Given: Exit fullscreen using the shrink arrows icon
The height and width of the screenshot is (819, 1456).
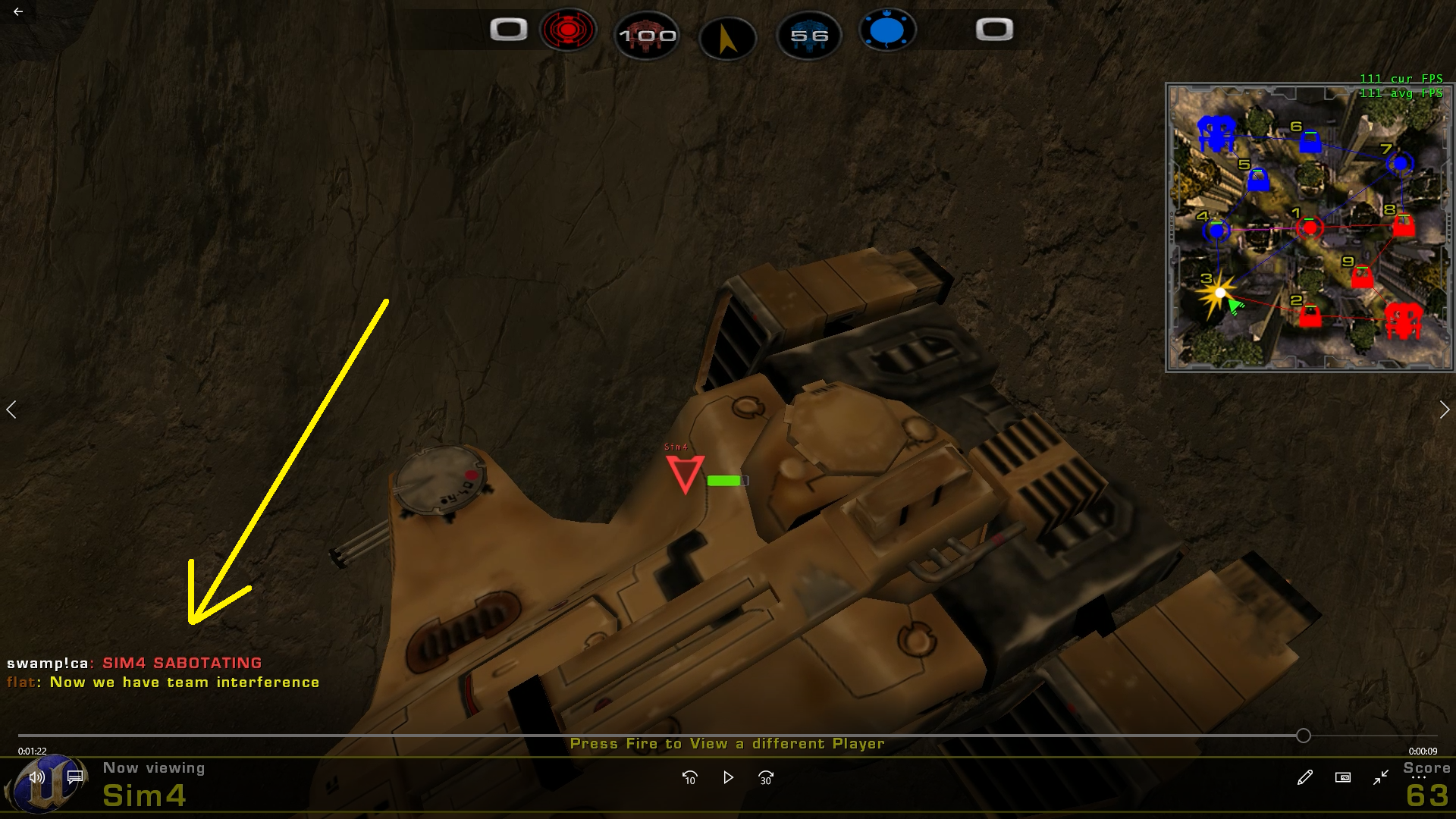Looking at the screenshot, I should [1381, 777].
